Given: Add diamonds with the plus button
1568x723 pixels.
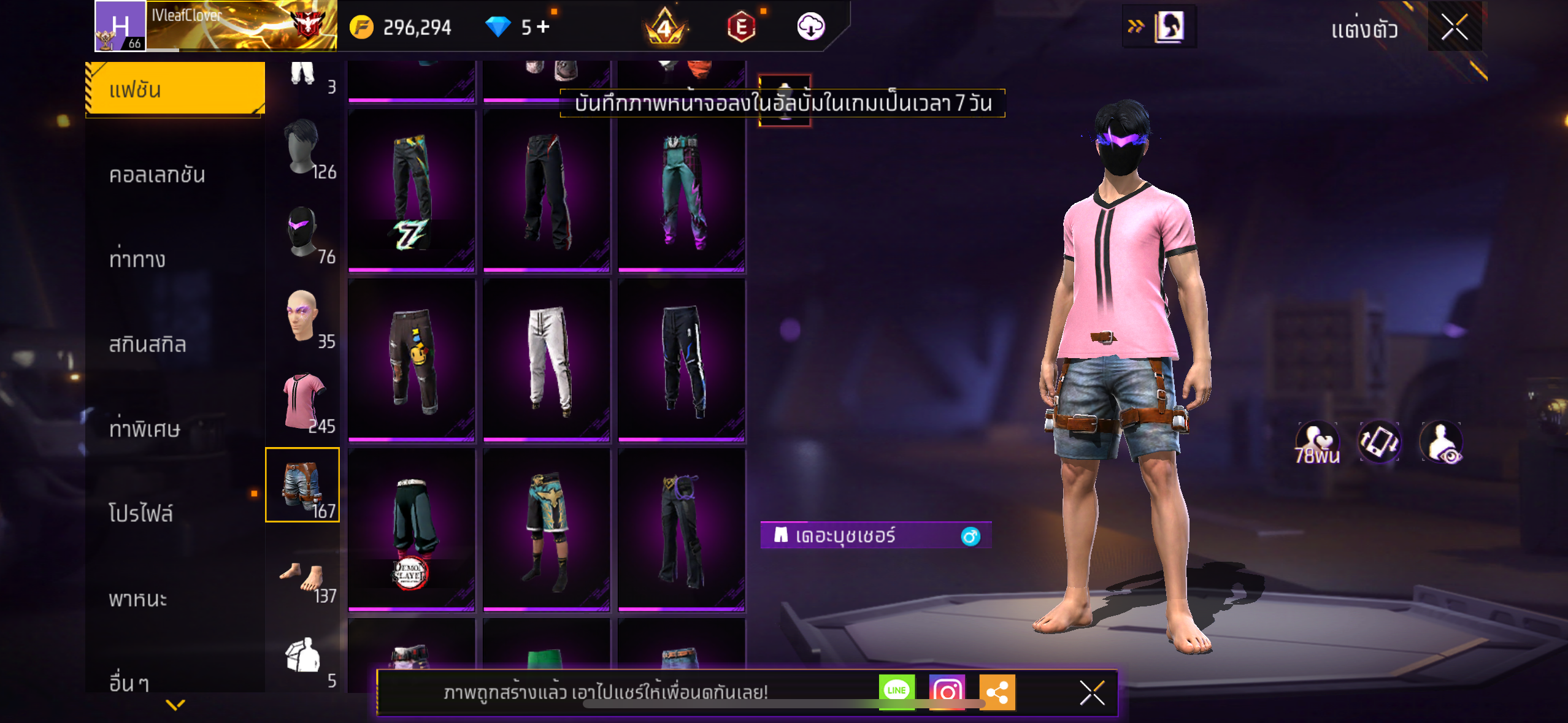Looking at the screenshot, I should [543, 27].
